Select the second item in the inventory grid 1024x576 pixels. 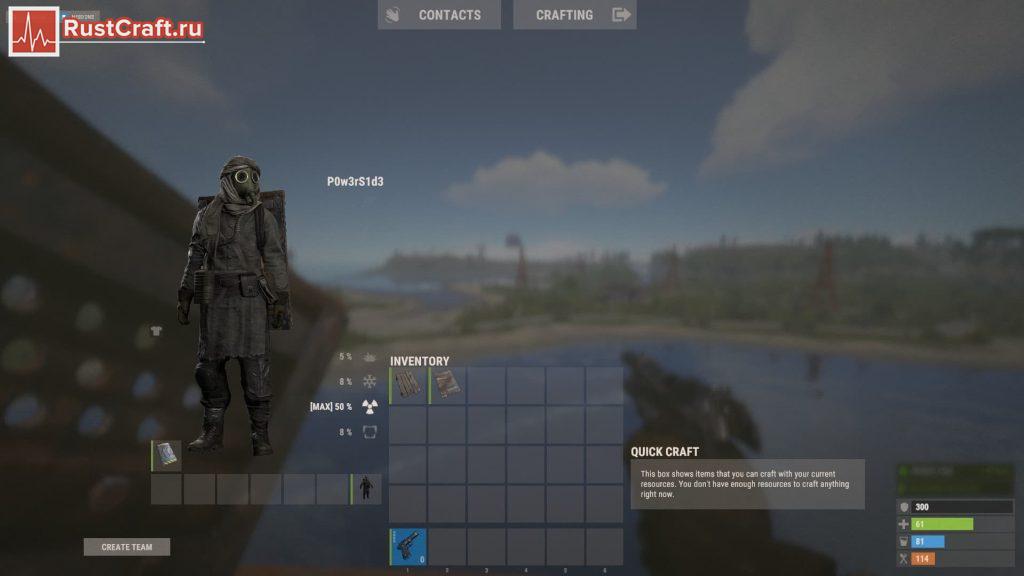(447, 386)
